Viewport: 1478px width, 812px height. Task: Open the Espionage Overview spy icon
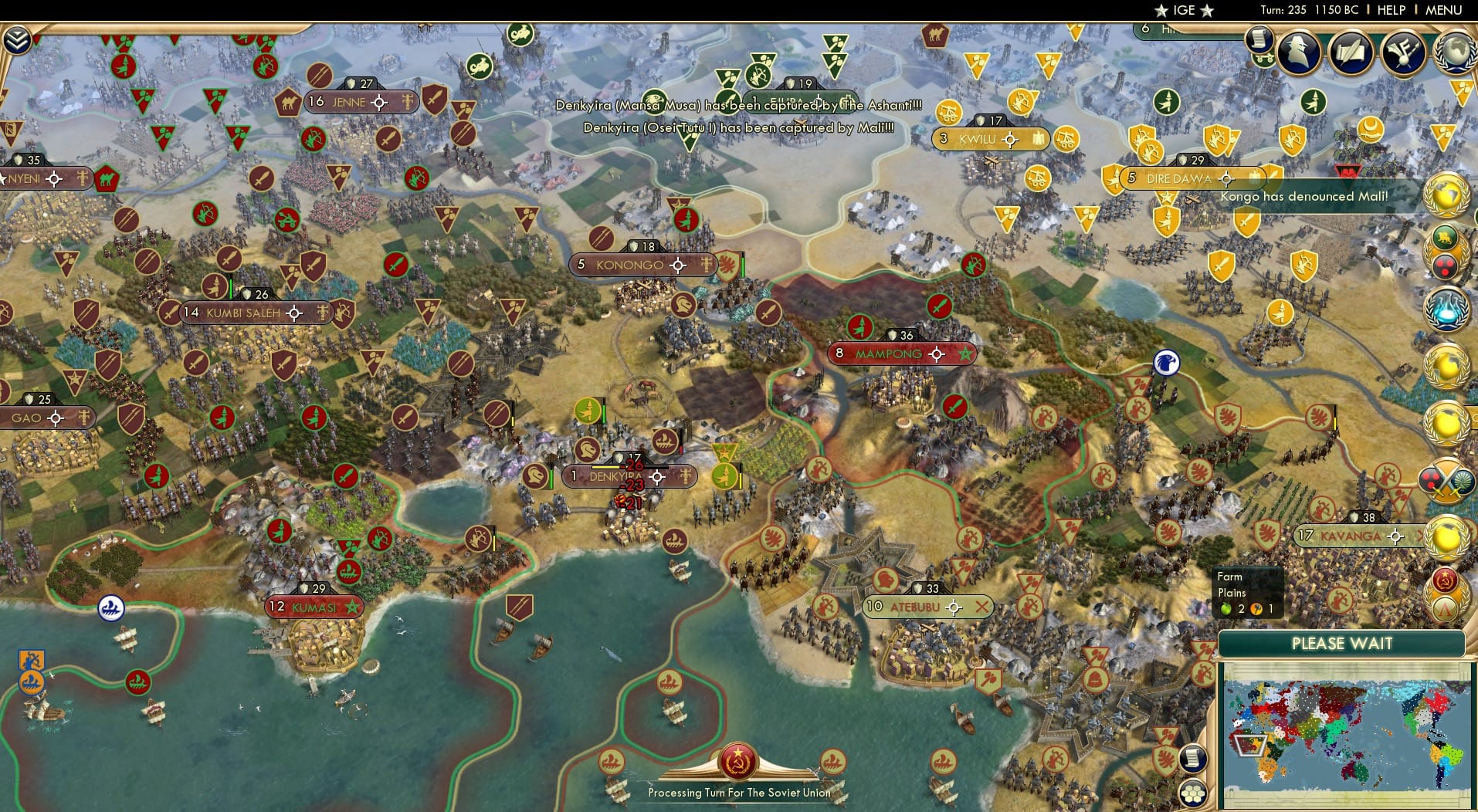click(x=1297, y=52)
